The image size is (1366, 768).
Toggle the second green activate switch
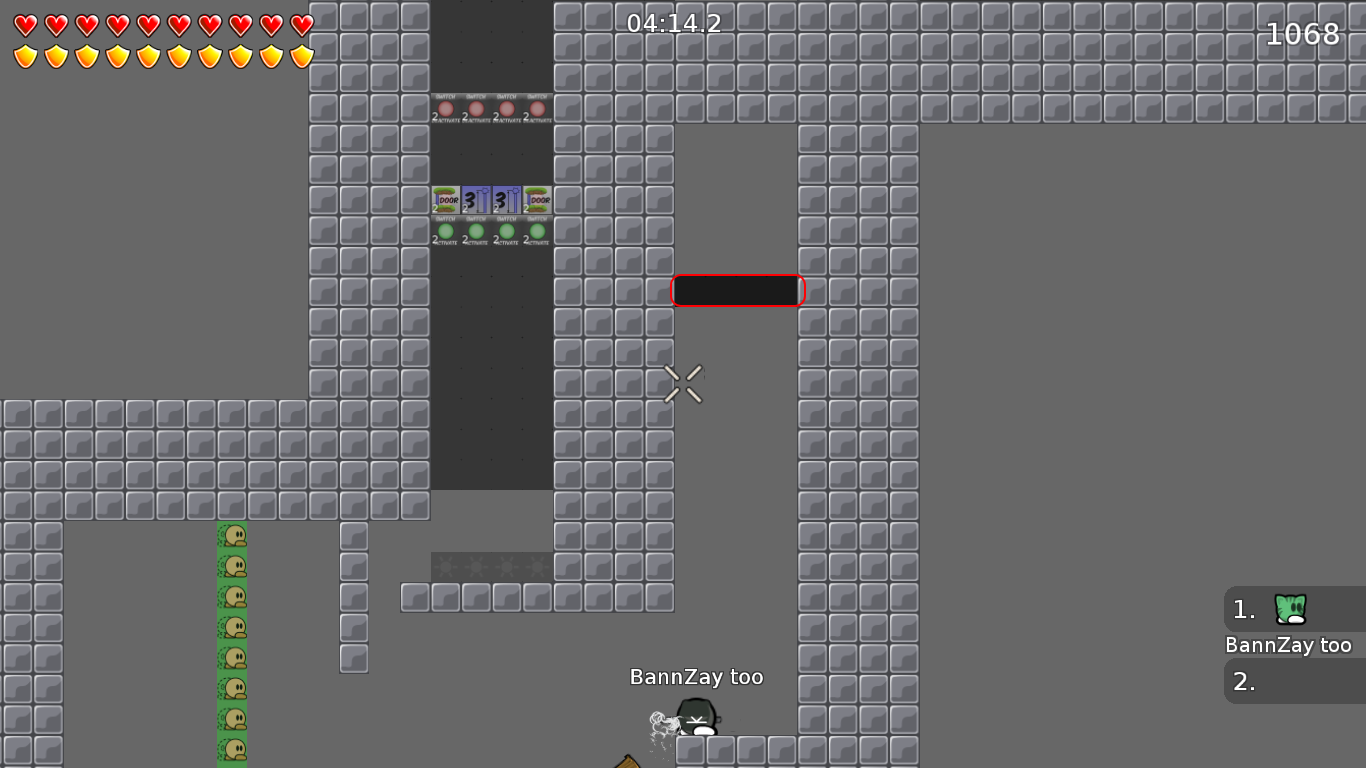coord(476,232)
